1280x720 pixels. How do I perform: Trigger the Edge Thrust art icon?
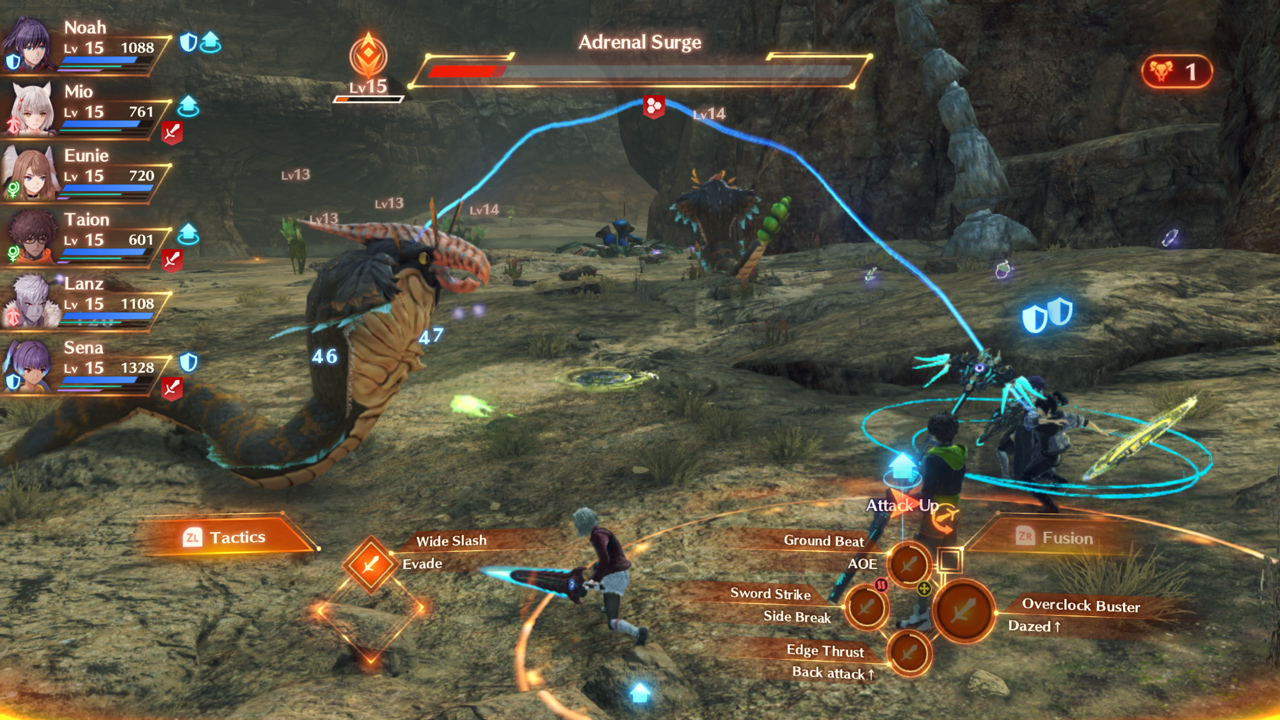909,653
